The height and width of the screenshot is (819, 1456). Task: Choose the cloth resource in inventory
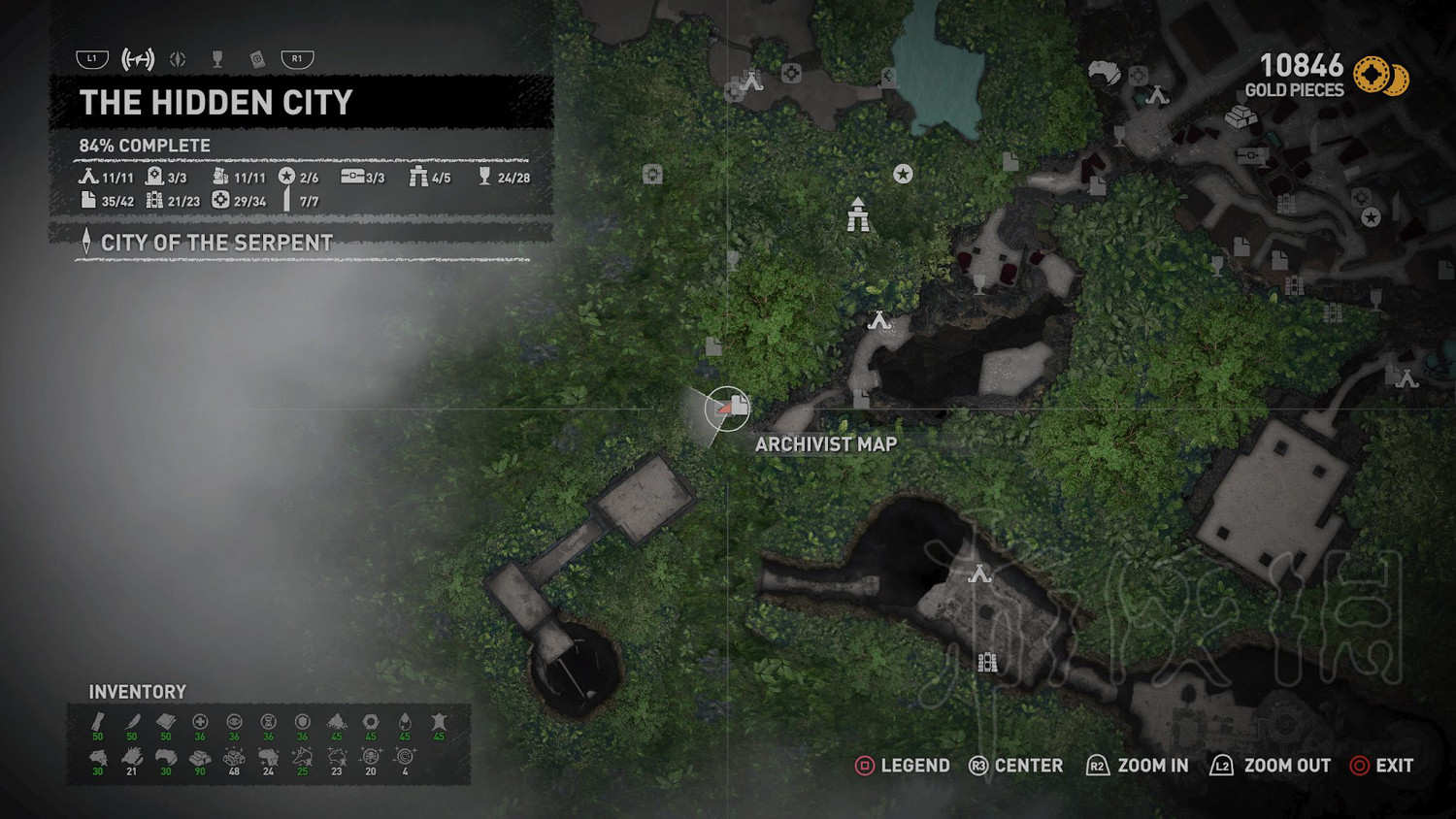(166, 722)
